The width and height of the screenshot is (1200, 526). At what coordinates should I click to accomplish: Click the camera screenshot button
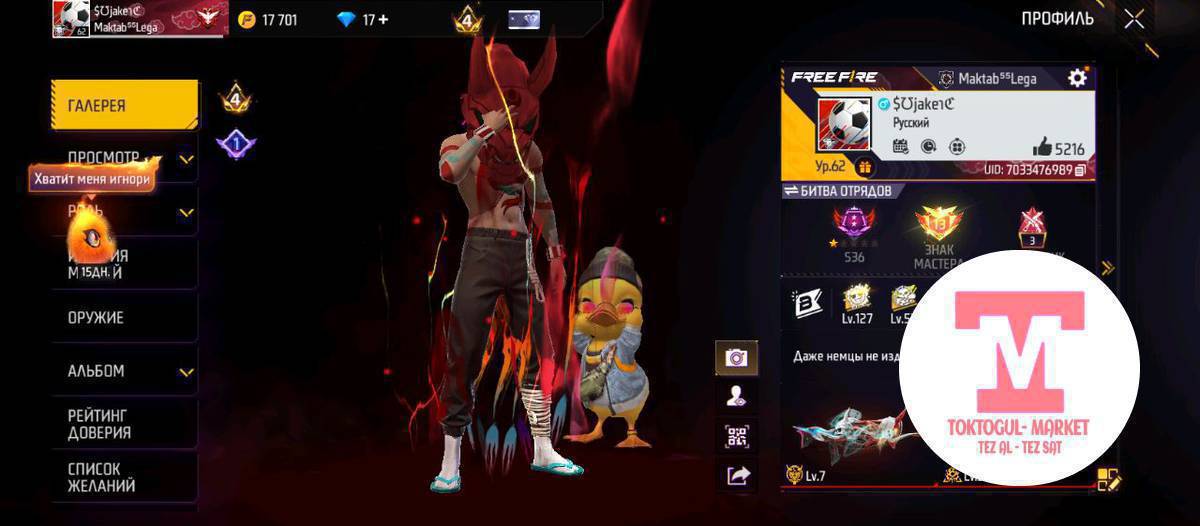(736, 358)
